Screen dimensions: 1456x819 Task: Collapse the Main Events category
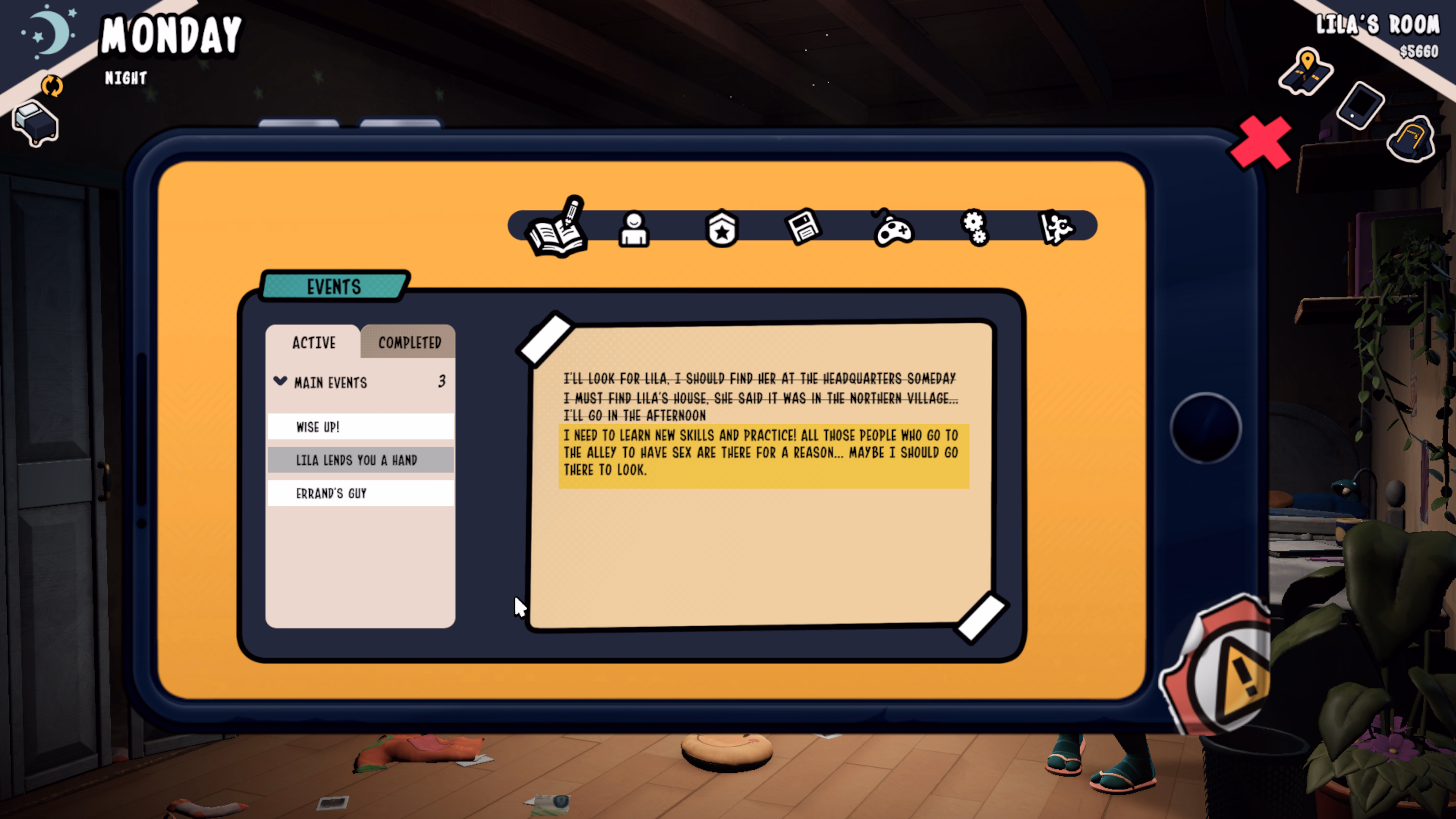pyautogui.click(x=280, y=382)
